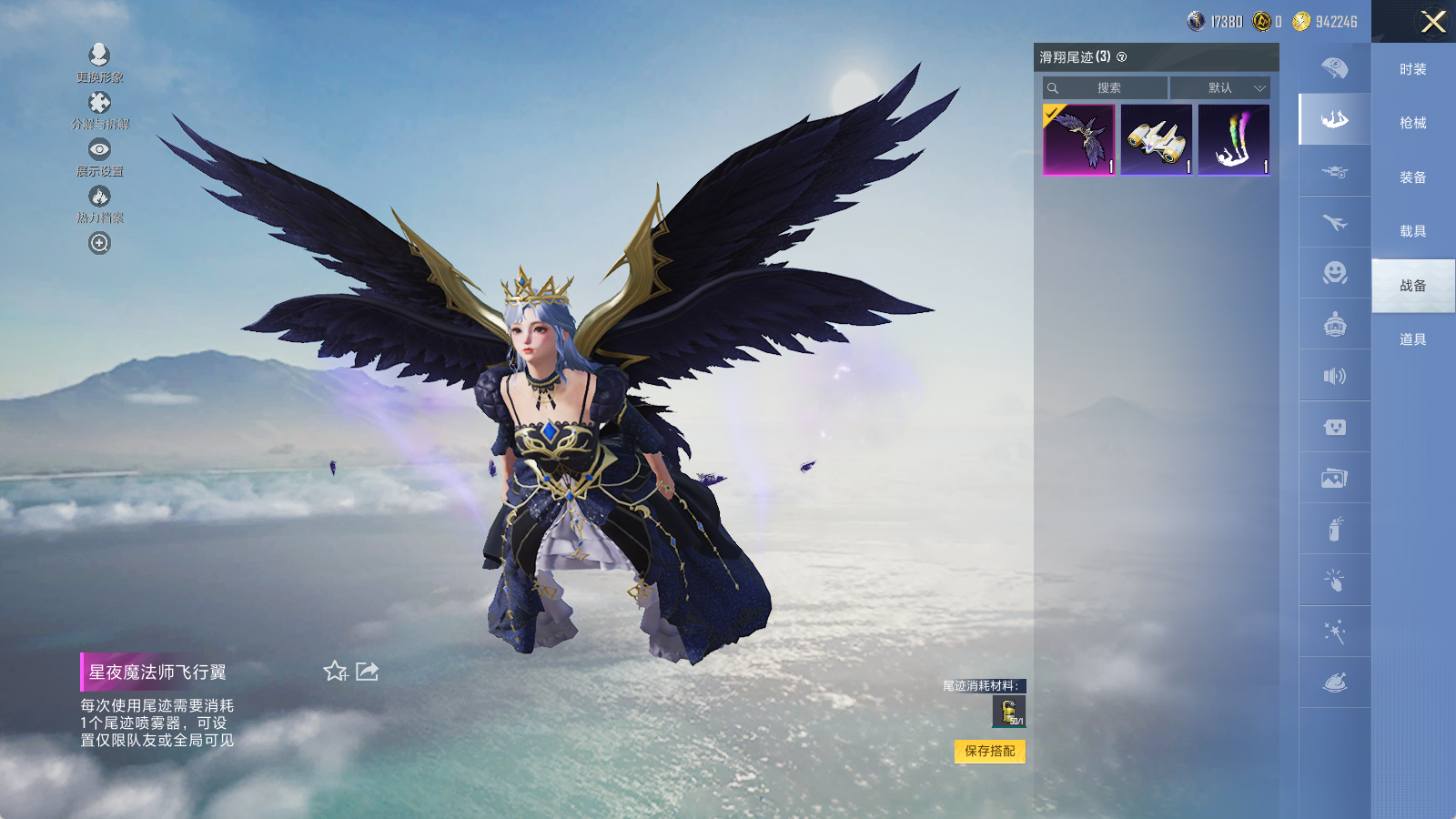This screenshot has height=819, width=1456.
Task: Favorite the wings with the star icon
Action: (335, 672)
